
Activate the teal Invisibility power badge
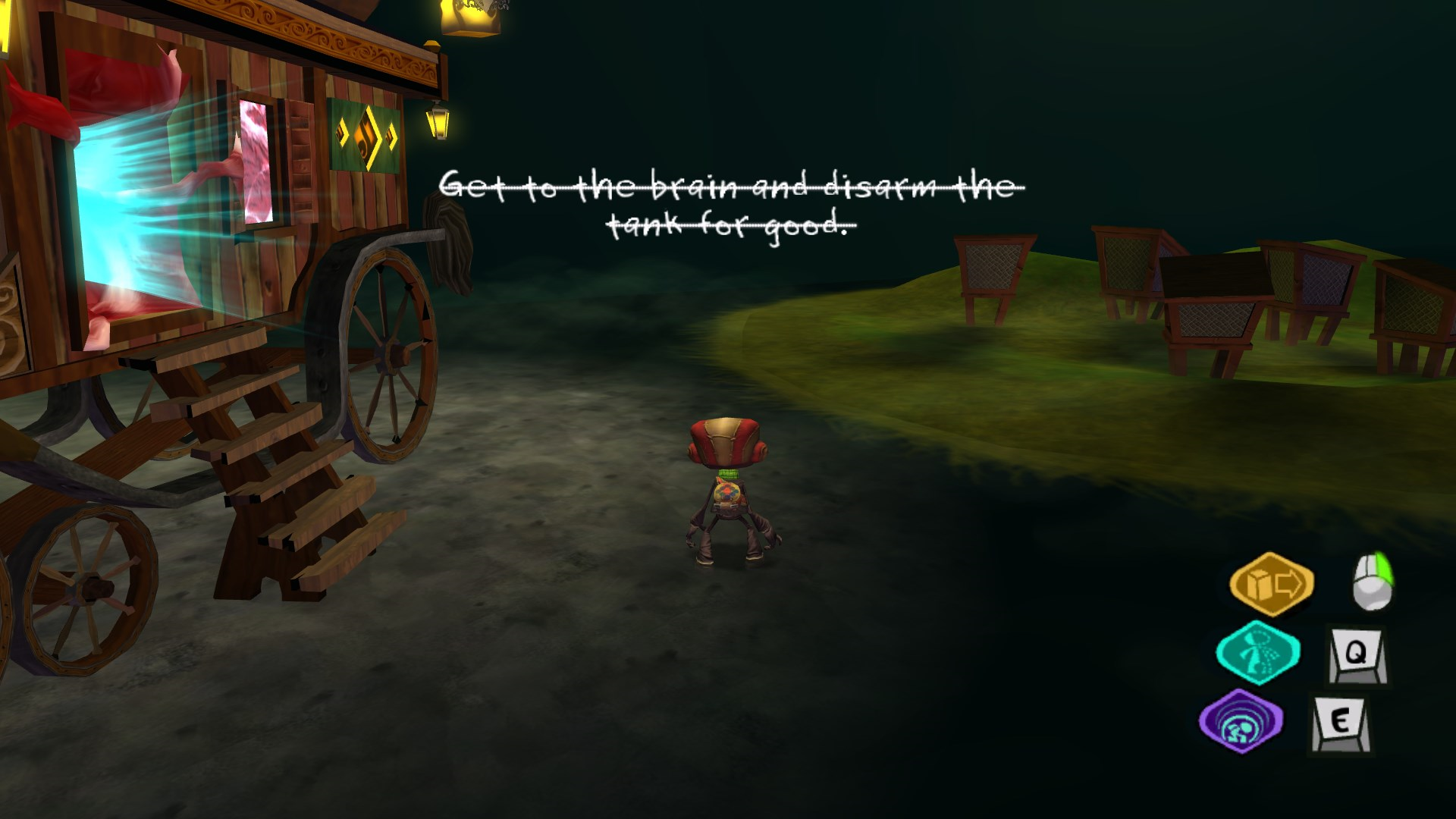click(1257, 651)
